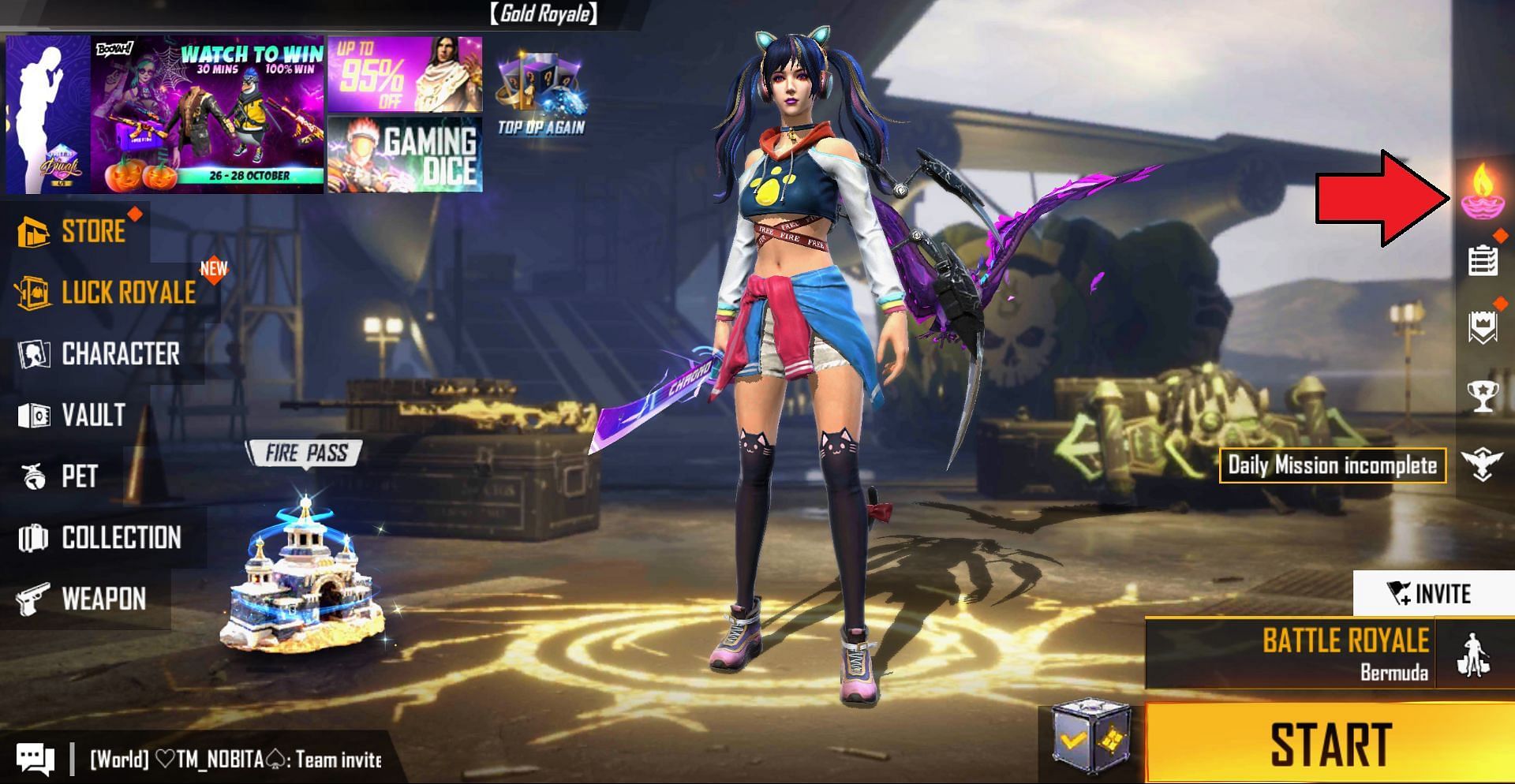The width and height of the screenshot is (1515, 784).
Task: Open the Top Up Again offer
Action: coord(541,95)
